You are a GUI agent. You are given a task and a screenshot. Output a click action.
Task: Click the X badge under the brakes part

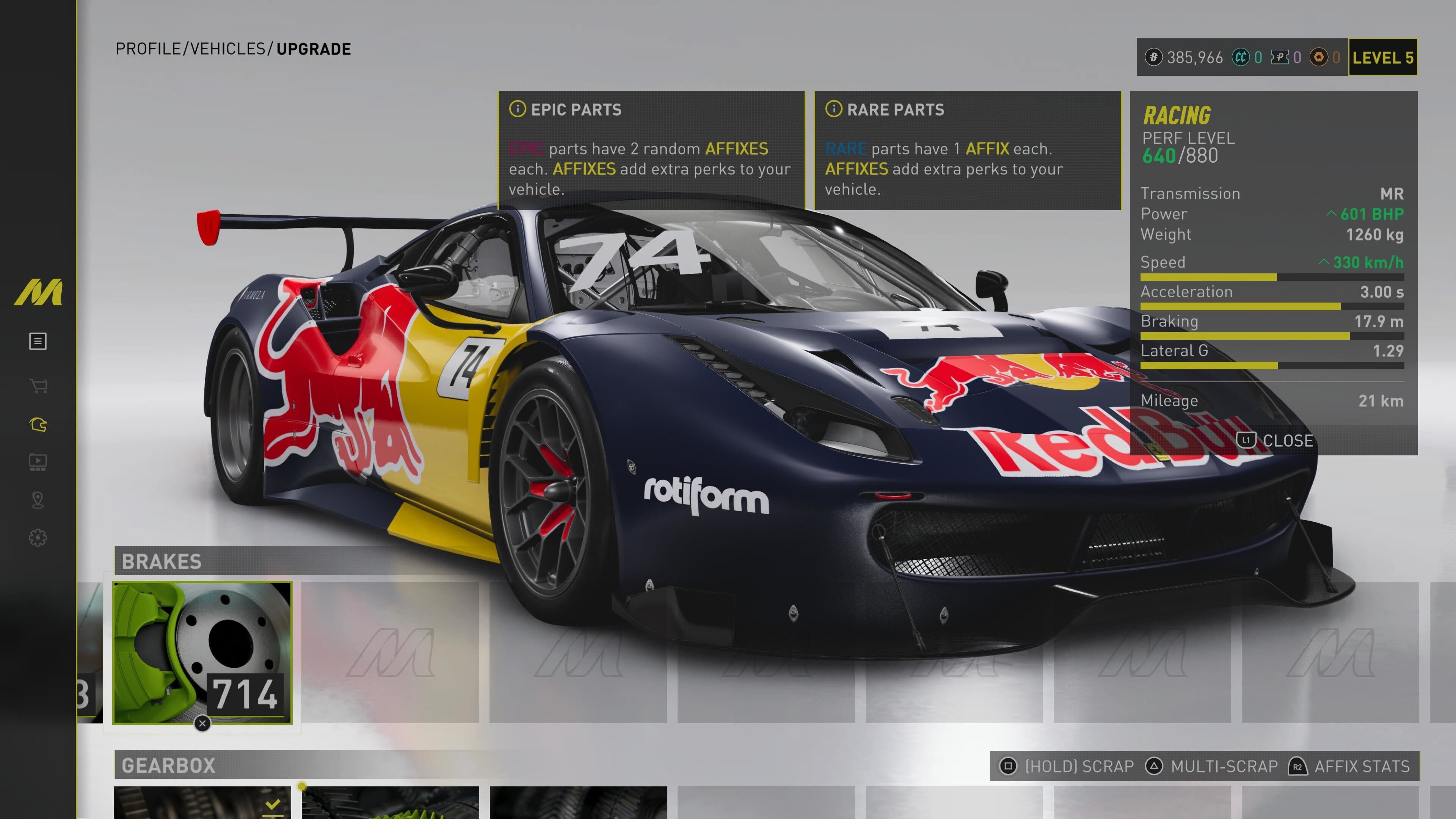(202, 723)
